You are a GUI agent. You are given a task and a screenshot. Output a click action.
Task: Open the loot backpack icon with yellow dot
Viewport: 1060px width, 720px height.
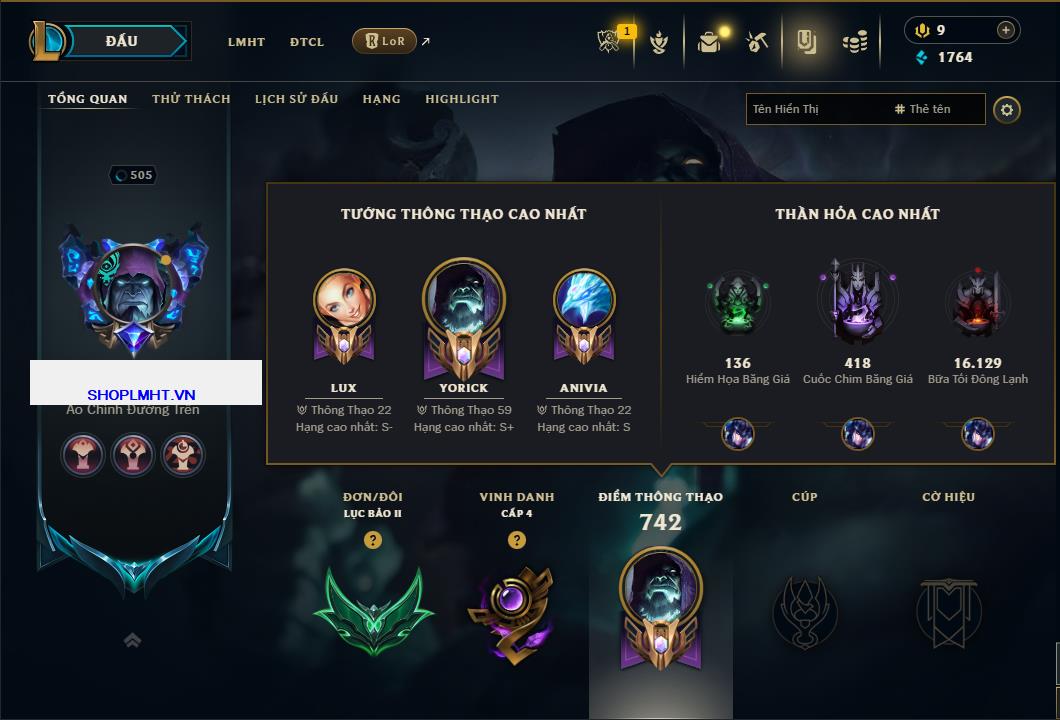click(x=710, y=42)
